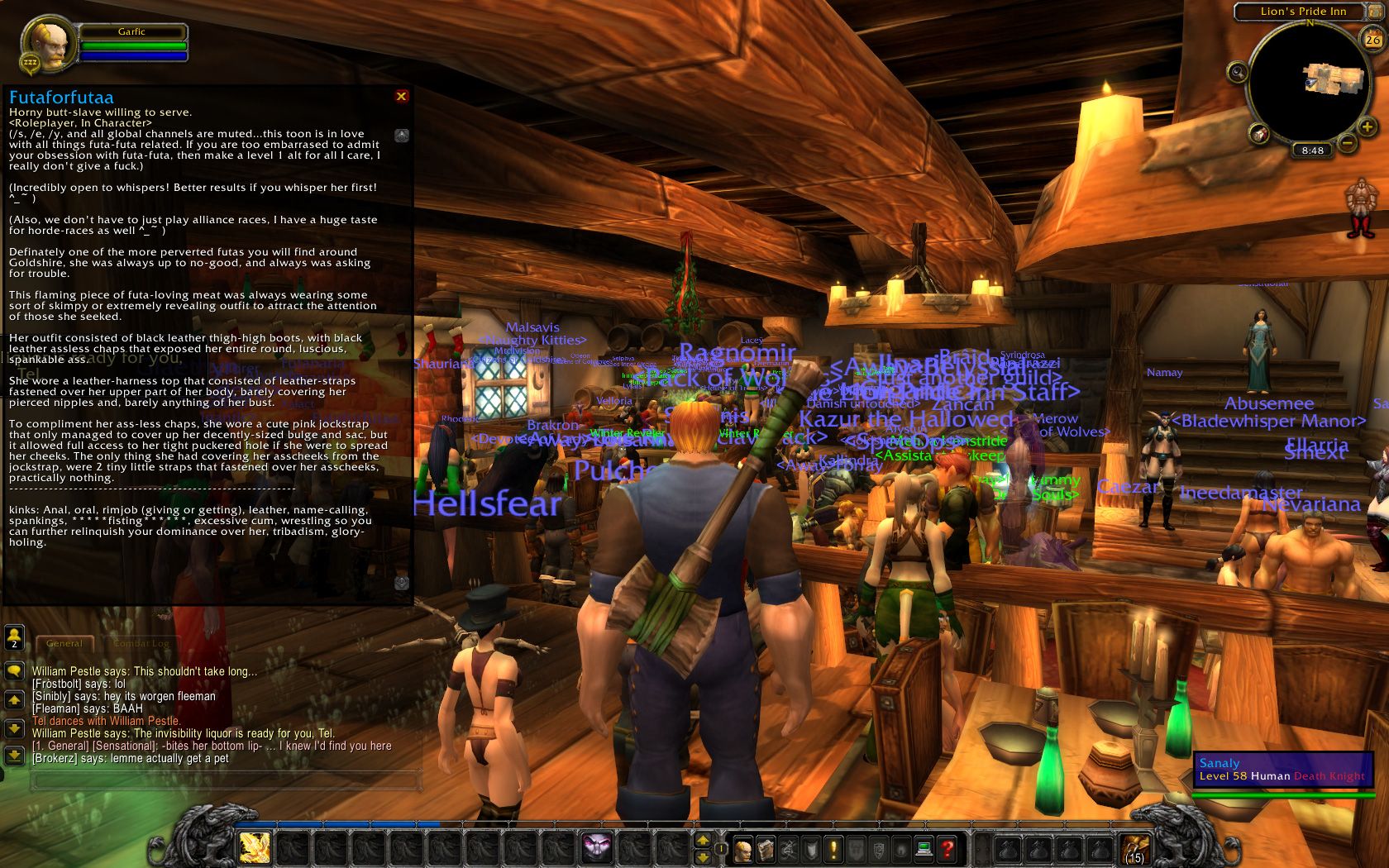Close the character profile panel
The width and height of the screenshot is (1389, 868).
401,96
